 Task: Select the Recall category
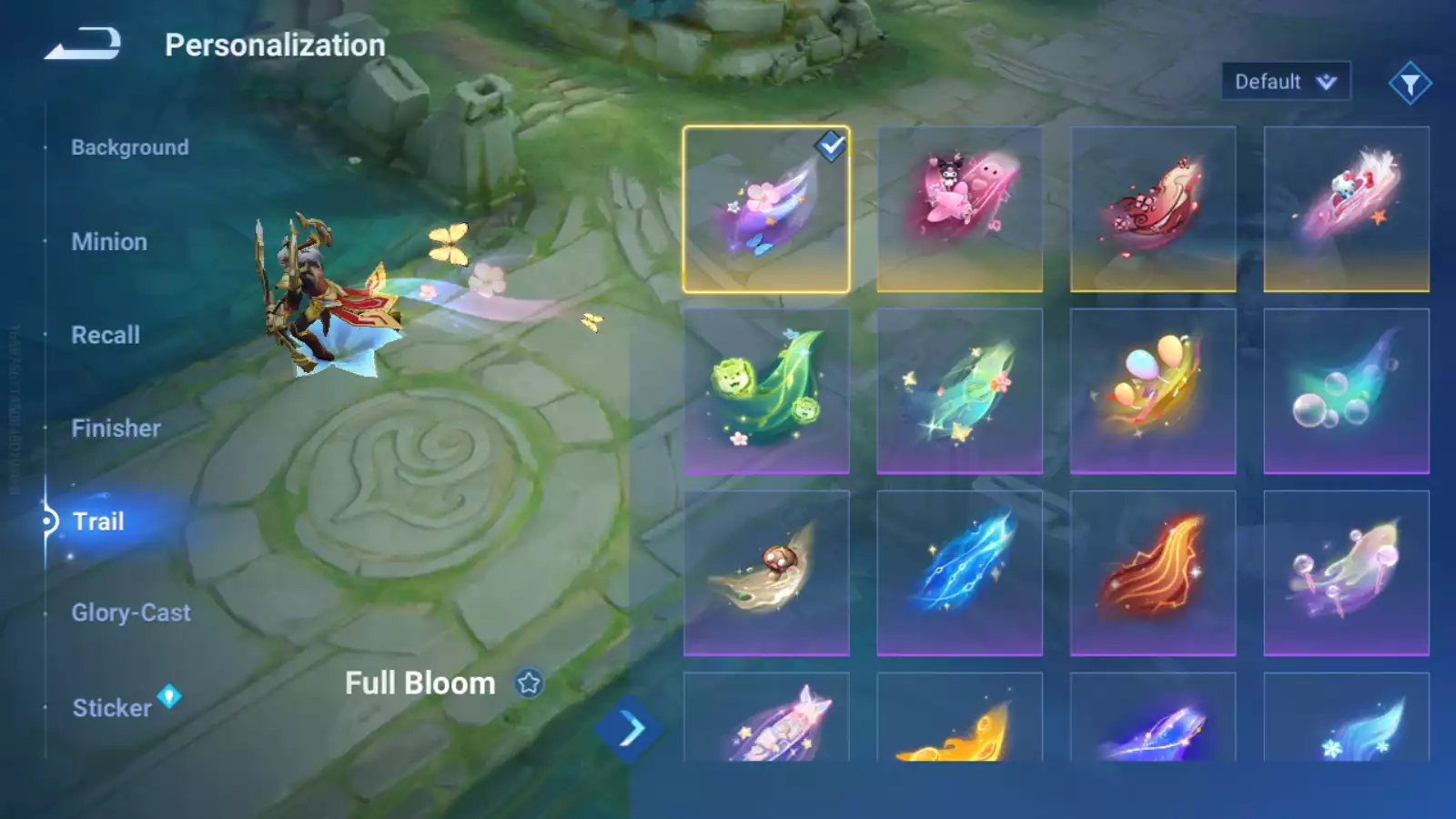tap(106, 335)
